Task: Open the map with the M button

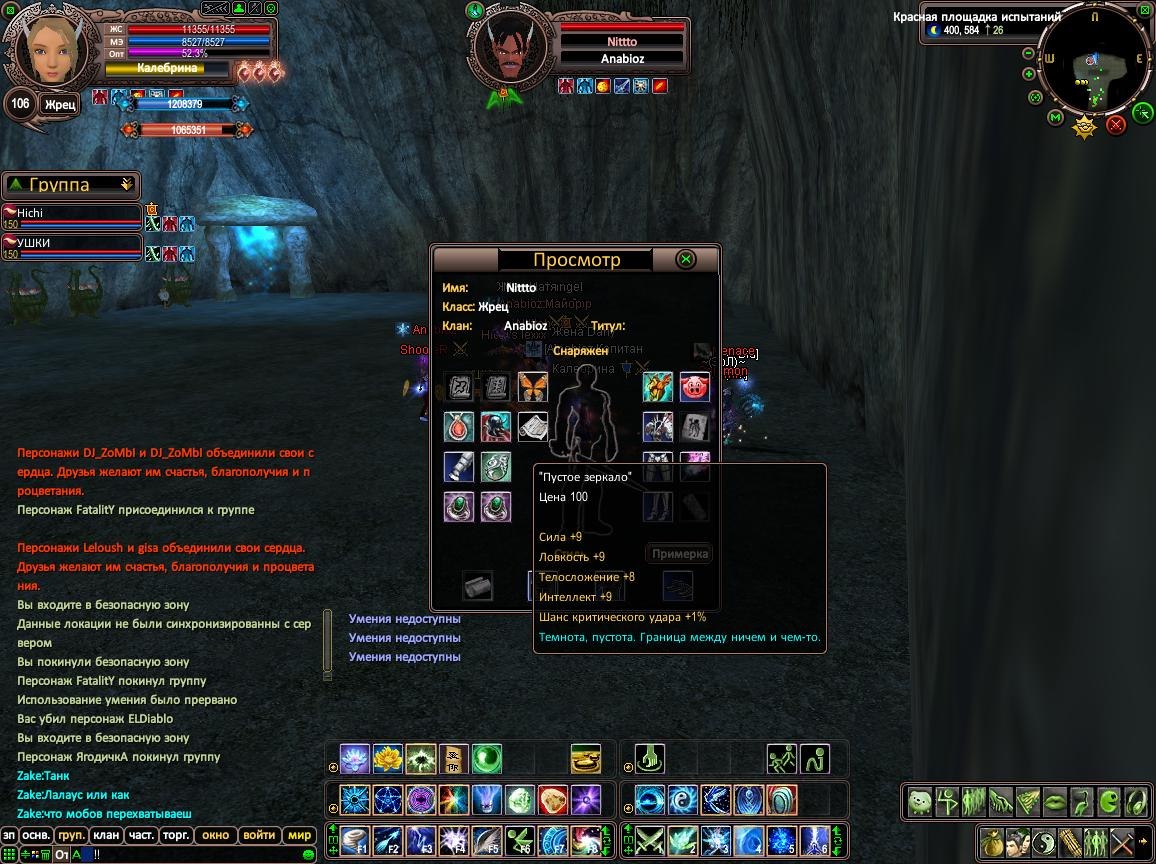Action: pyautogui.click(x=1055, y=118)
